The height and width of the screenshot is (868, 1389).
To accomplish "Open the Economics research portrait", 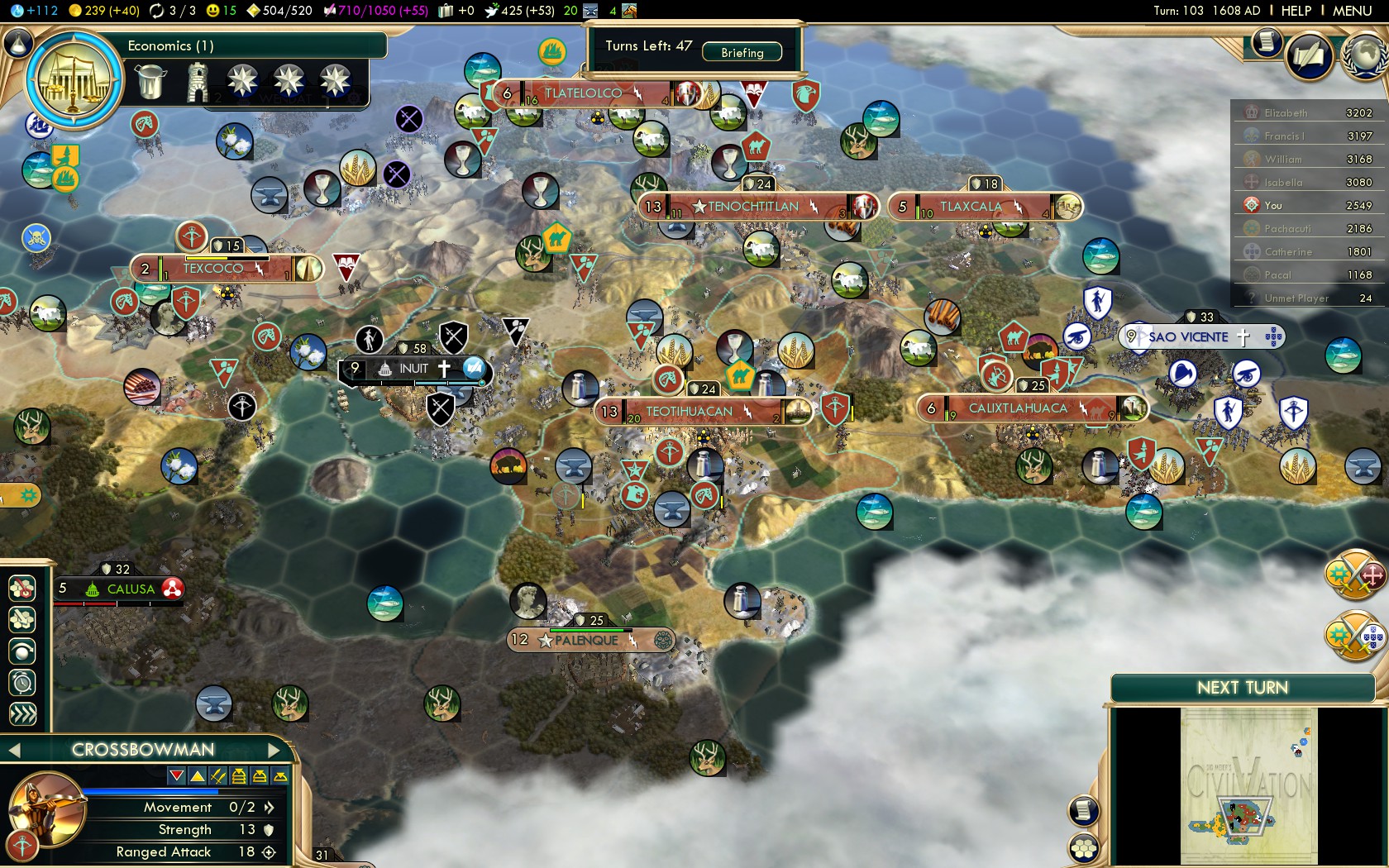I will (x=74, y=80).
